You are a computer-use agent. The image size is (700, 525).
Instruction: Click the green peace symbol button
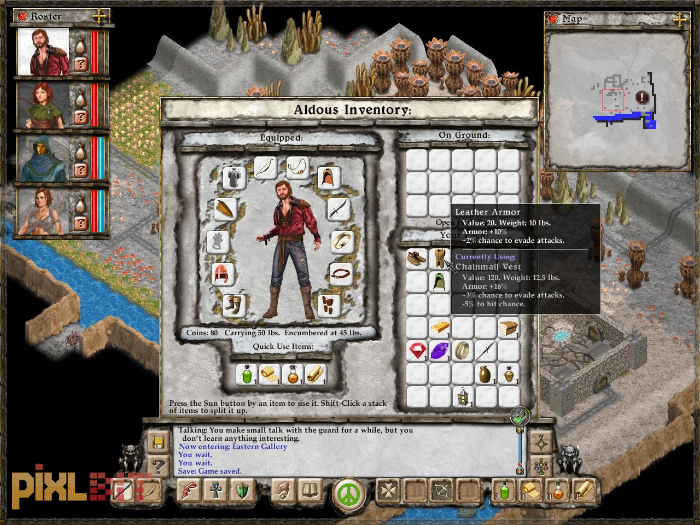point(347,492)
